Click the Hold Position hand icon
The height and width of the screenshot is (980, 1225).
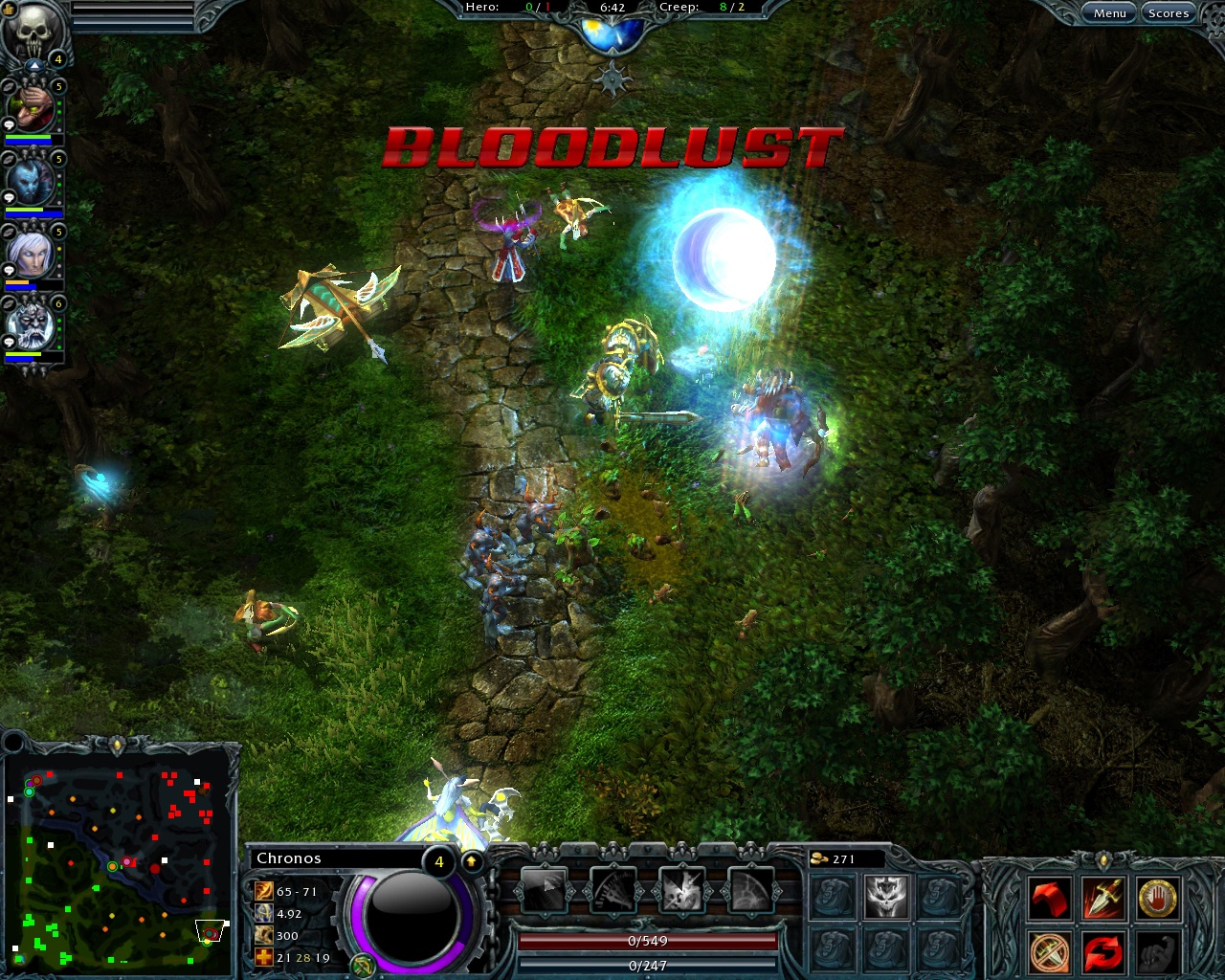[x=1159, y=900]
